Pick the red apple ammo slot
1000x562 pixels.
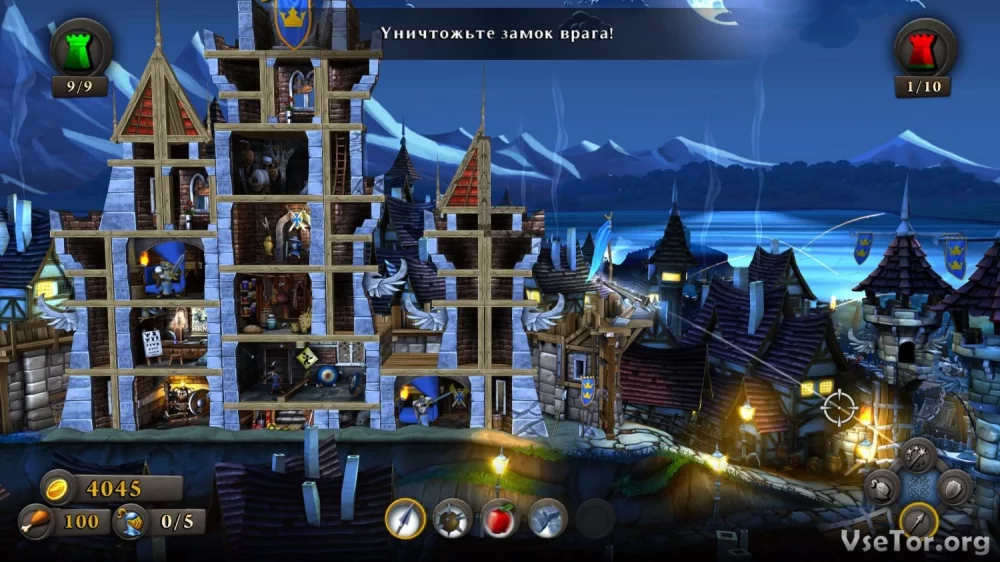click(x=500, y=518)
